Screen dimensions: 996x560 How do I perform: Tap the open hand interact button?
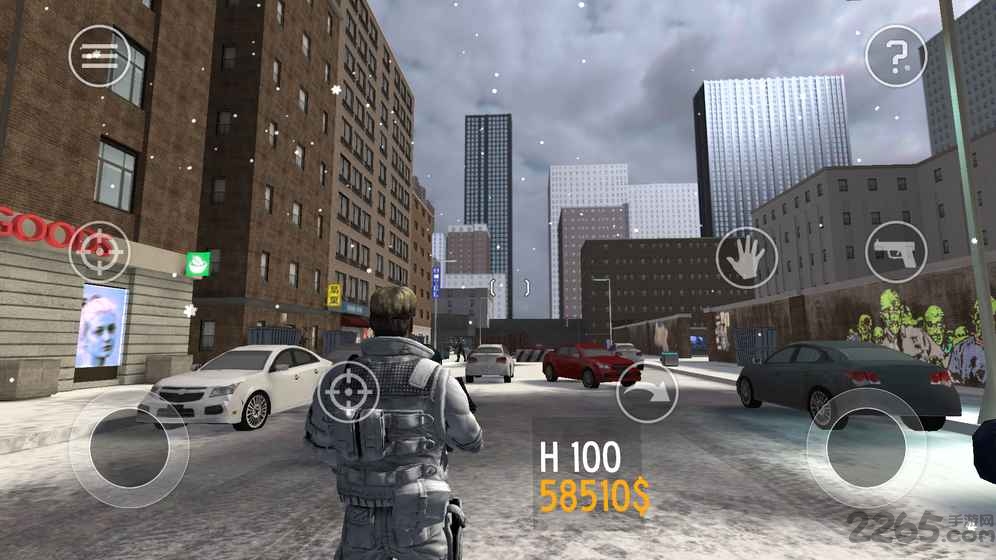(x=746, y=258)
